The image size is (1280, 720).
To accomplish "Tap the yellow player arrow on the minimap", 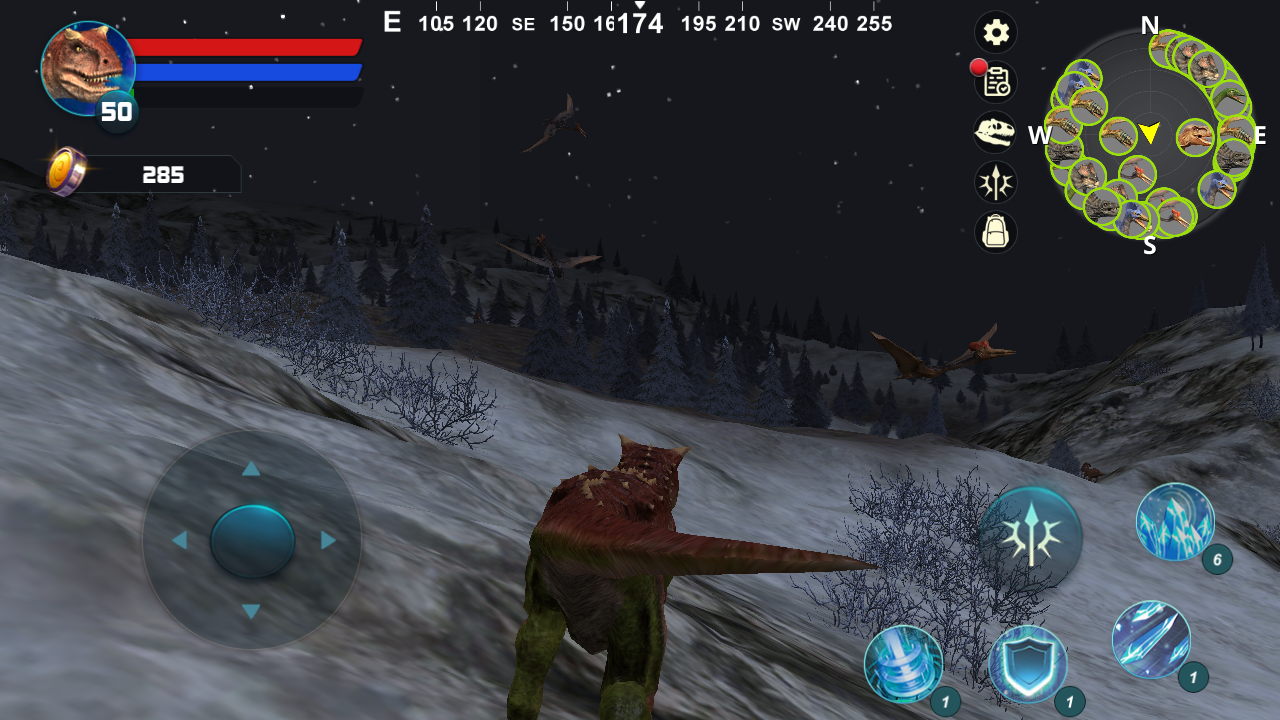I will pyautogui.click(x=1148, y=131).
